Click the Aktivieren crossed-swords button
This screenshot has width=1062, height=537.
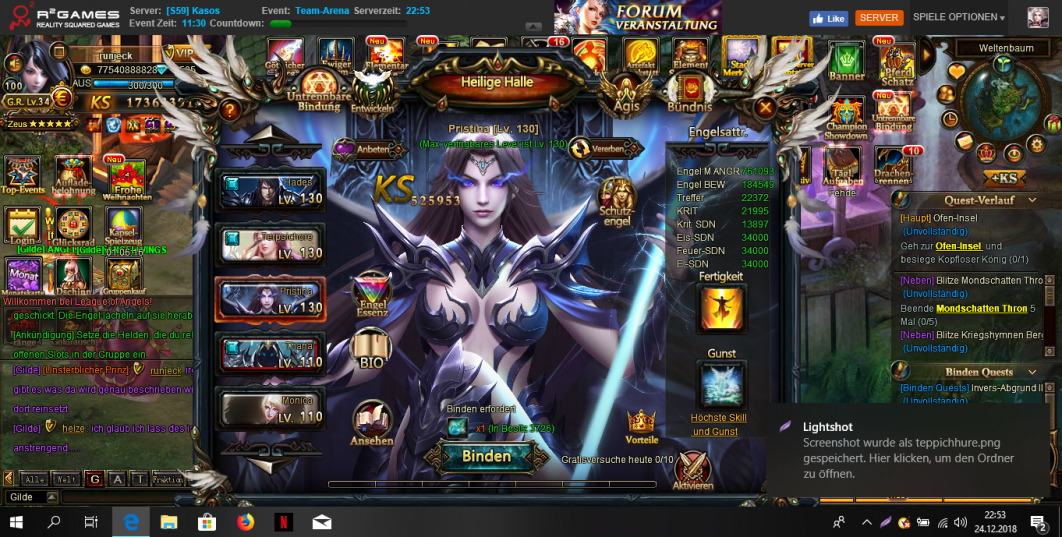(x=693, y=470)
